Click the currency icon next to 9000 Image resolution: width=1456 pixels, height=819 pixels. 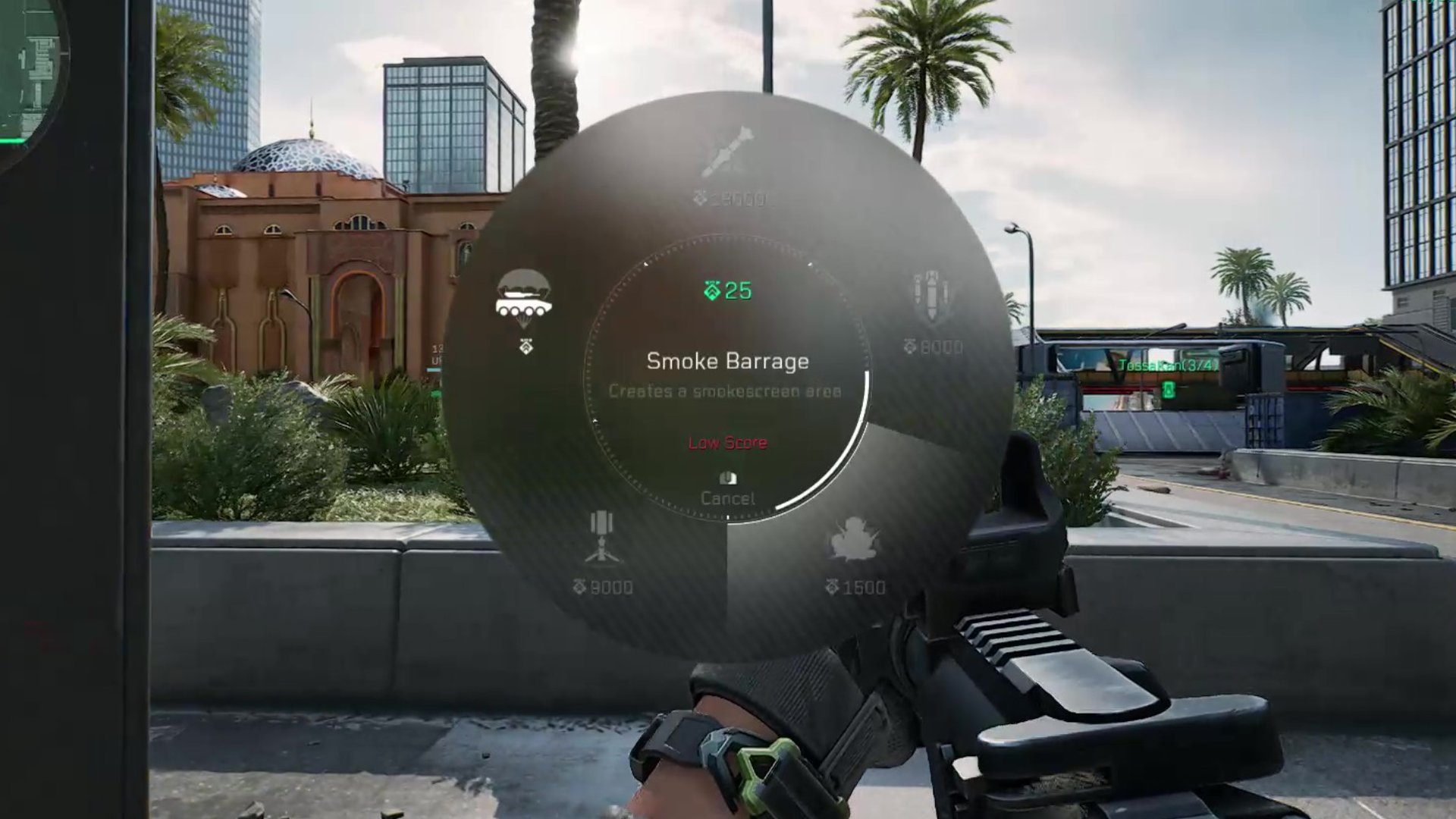pos(578,585)
